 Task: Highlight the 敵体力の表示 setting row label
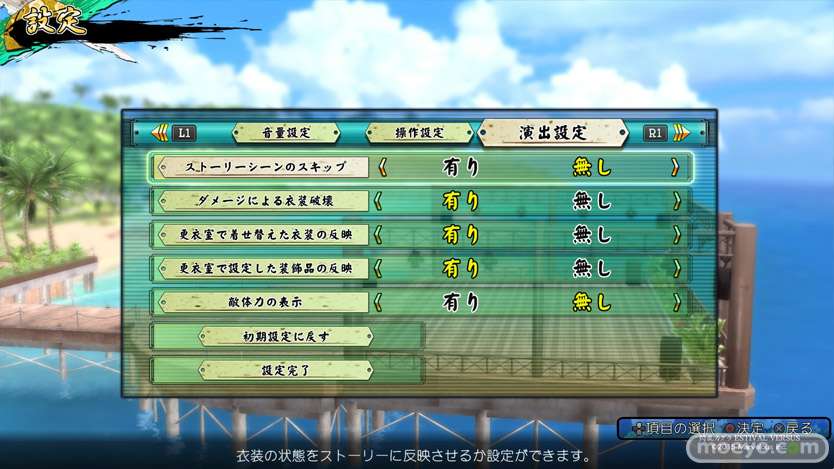(265, 301)
